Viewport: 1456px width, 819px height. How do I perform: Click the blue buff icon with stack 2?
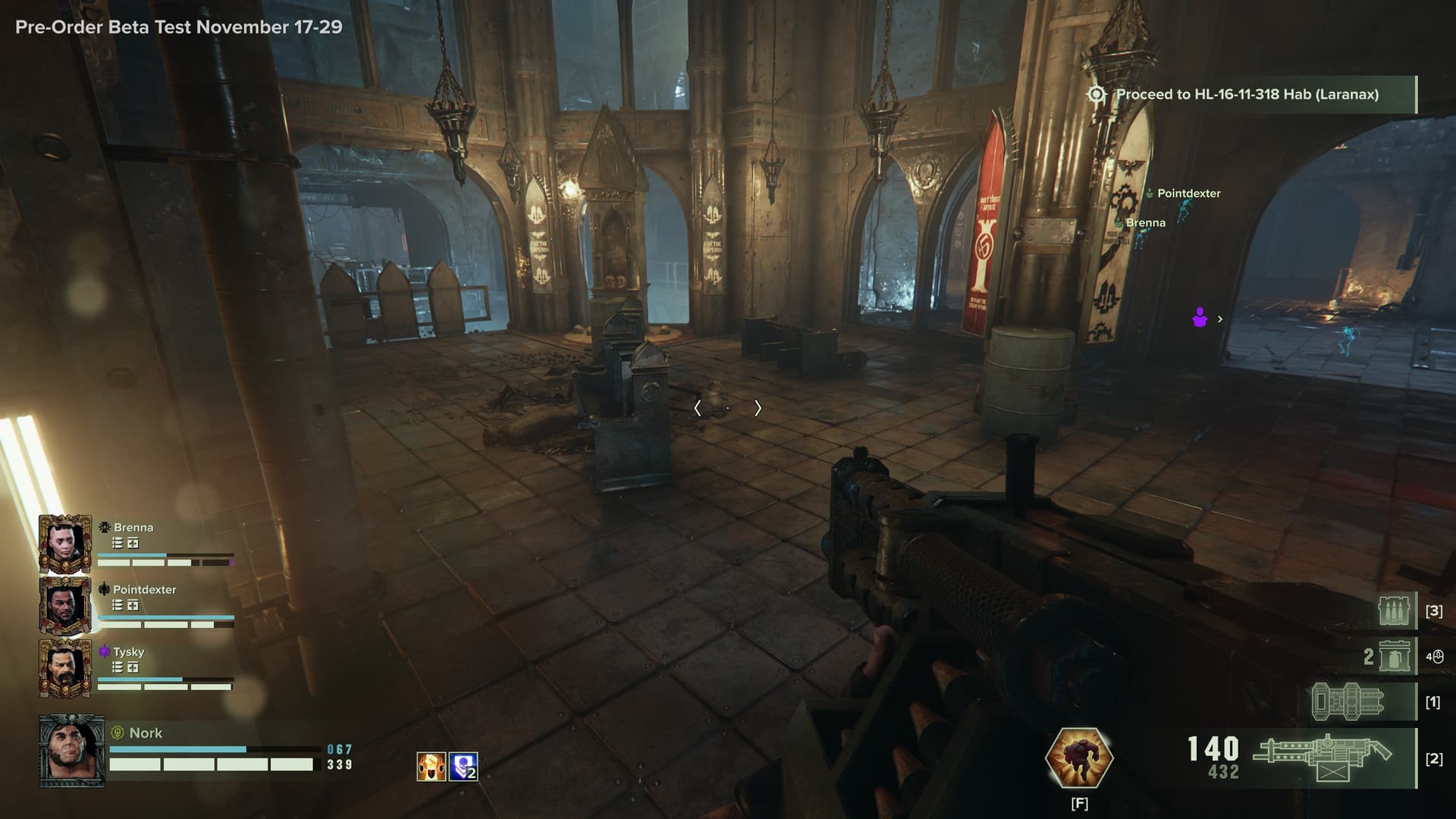[x=463, y=767]
